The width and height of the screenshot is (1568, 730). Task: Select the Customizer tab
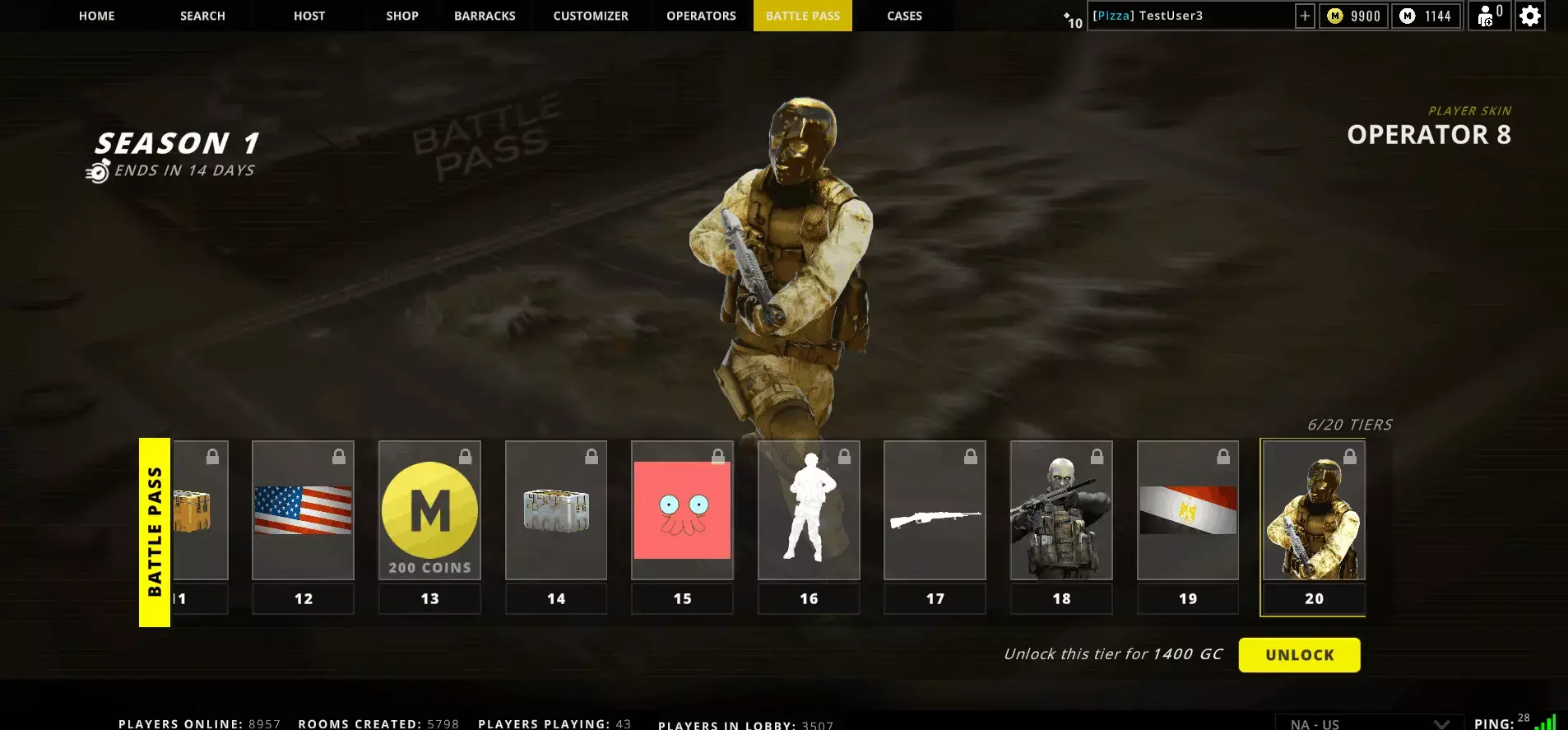point(591,16)
